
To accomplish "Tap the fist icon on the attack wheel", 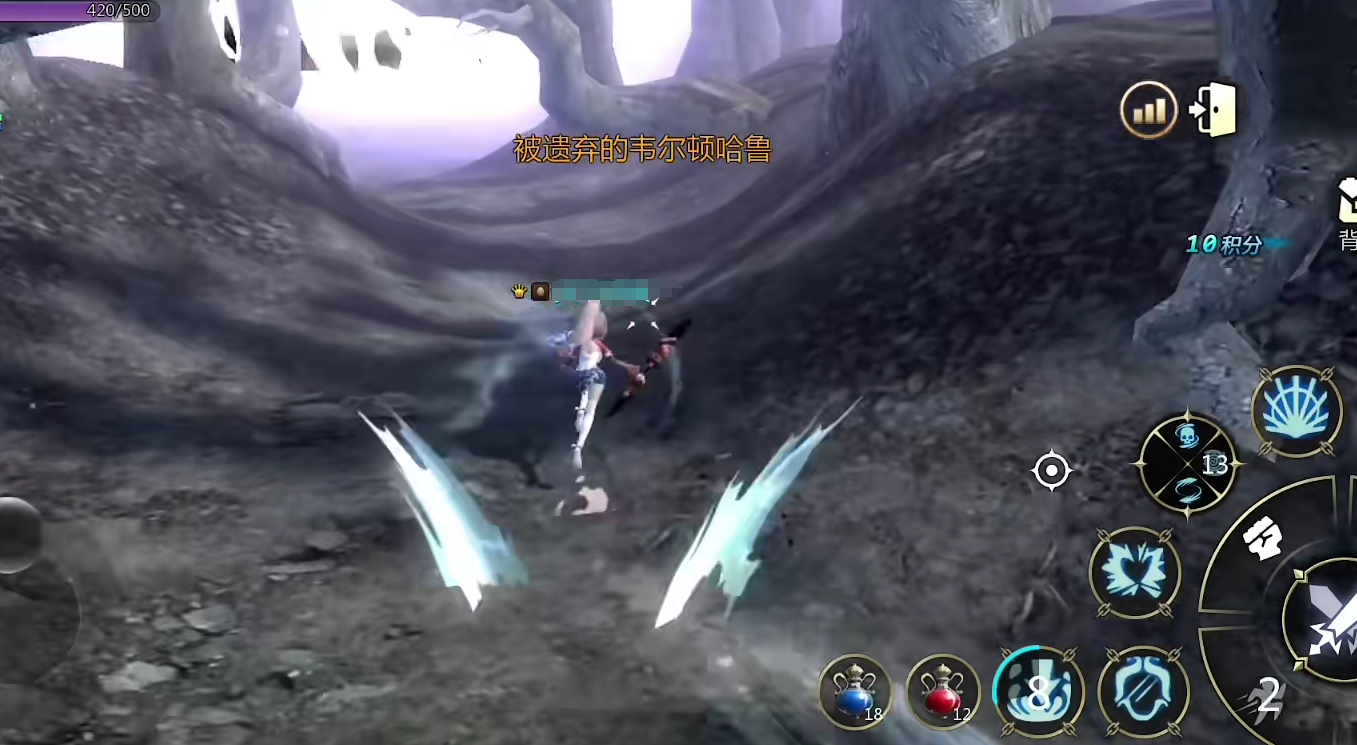I will 1262,541.
